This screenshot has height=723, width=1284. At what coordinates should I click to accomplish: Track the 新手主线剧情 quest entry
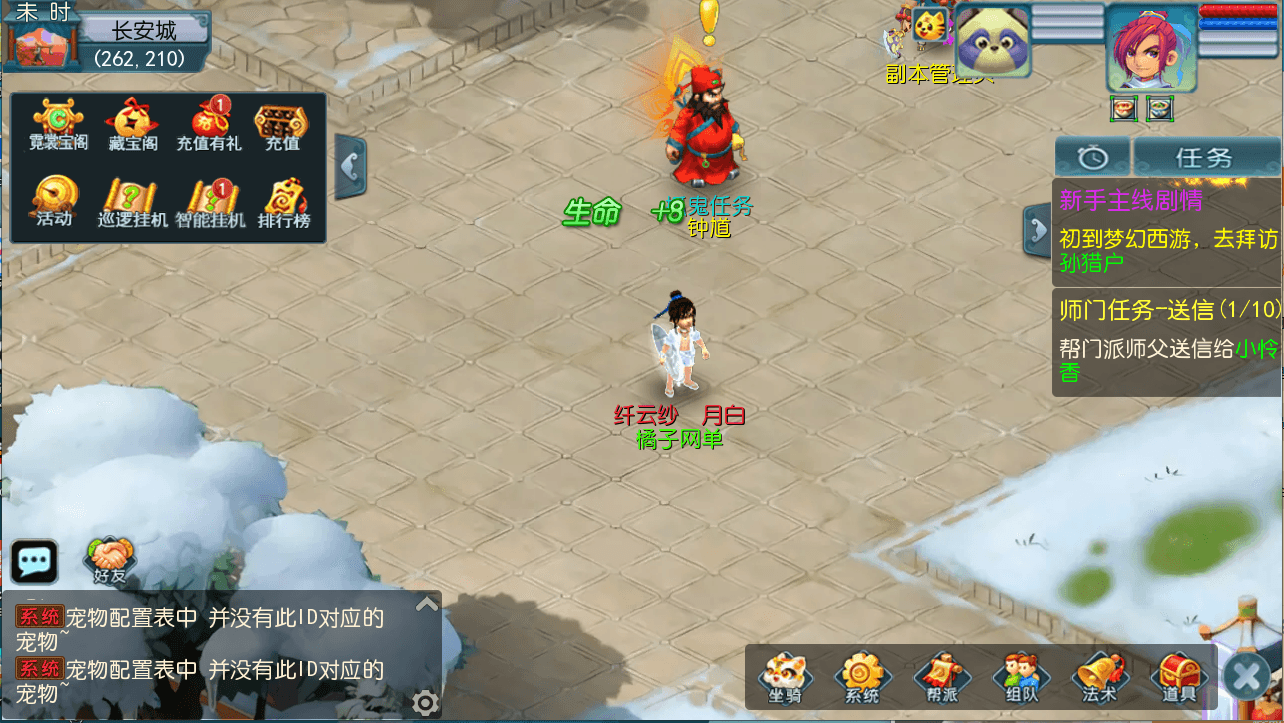pyautogui.click(x=1166, y=232)
